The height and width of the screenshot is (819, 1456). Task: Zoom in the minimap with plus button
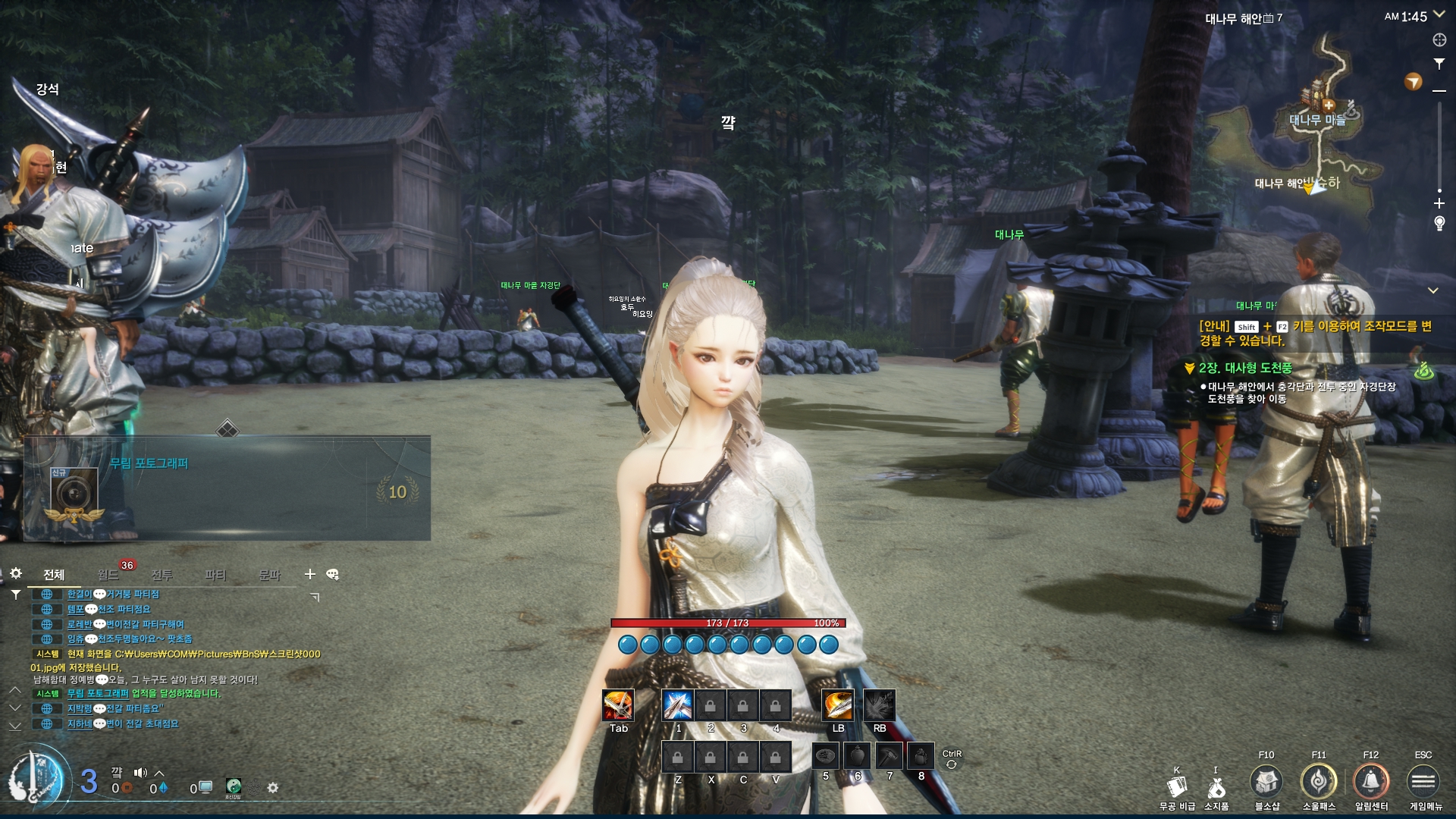[1439, 203]
